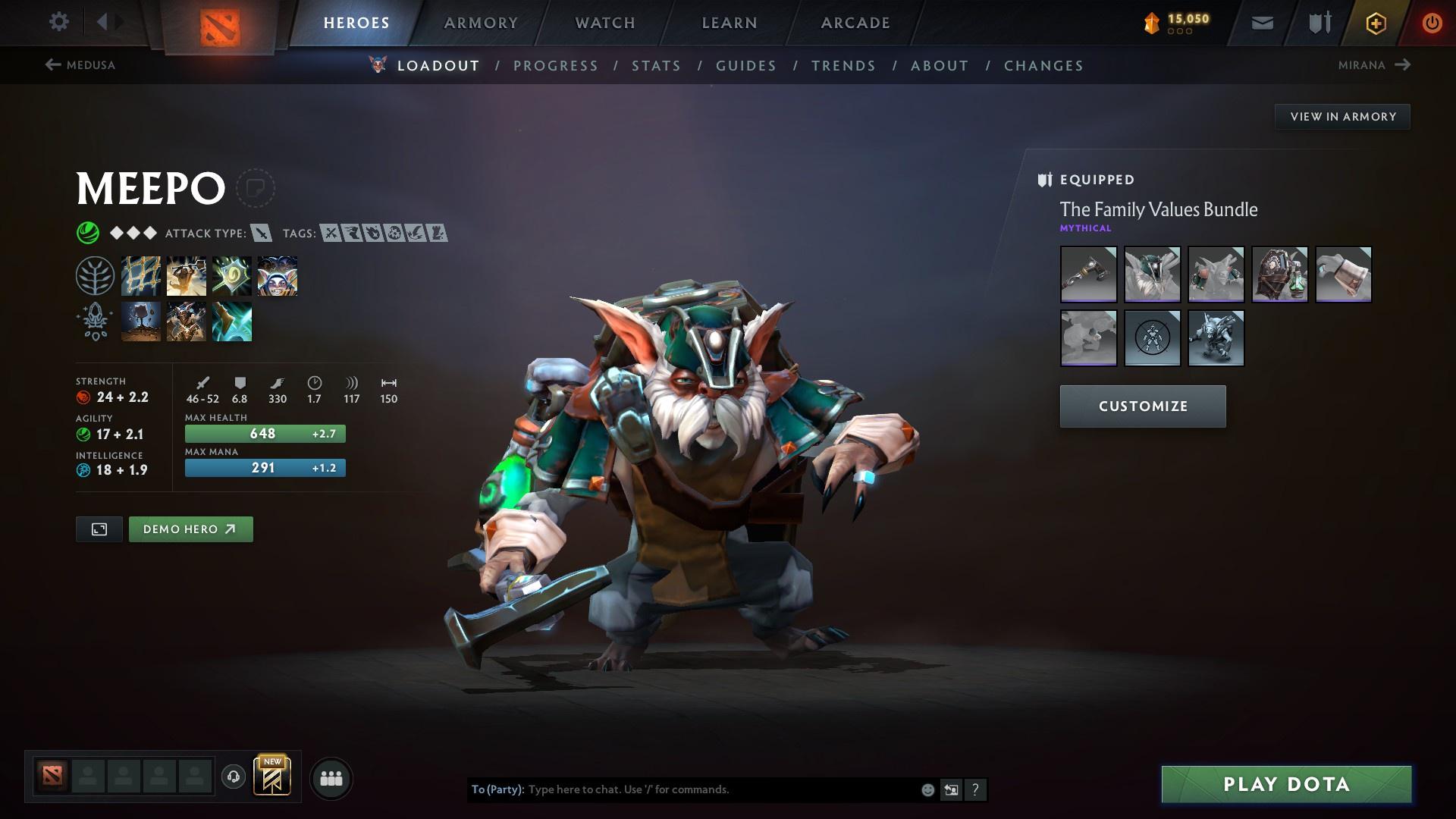Open the settings gear
This screenshot has height=819, width=1456.
pyautogui.click(x=59, y=22)
